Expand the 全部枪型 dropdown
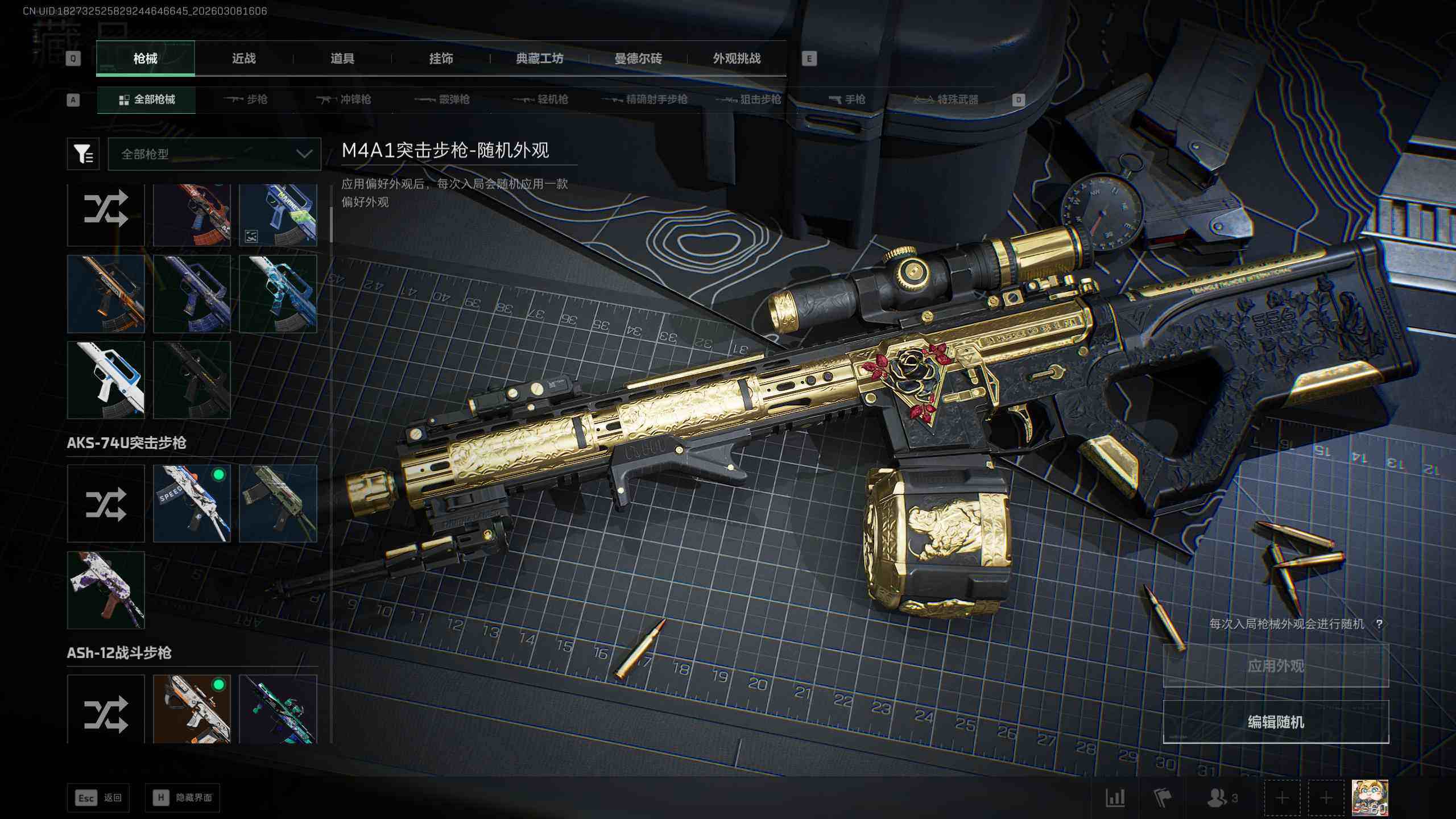This screenshot has width=1456, height=819. pyautogui.click(x=214, y=154)
